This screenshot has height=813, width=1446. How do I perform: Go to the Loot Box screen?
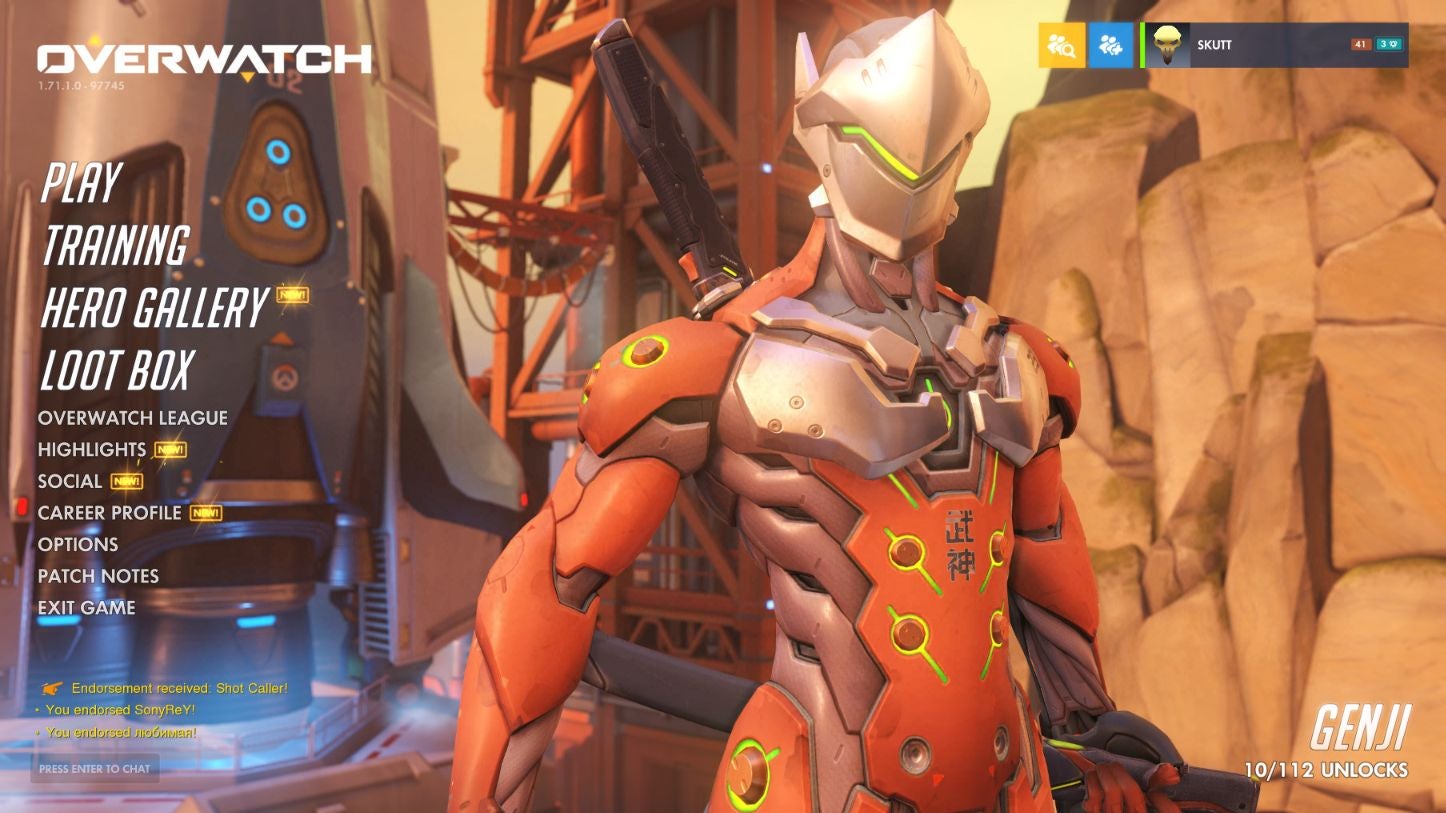[x=116, y=371]
